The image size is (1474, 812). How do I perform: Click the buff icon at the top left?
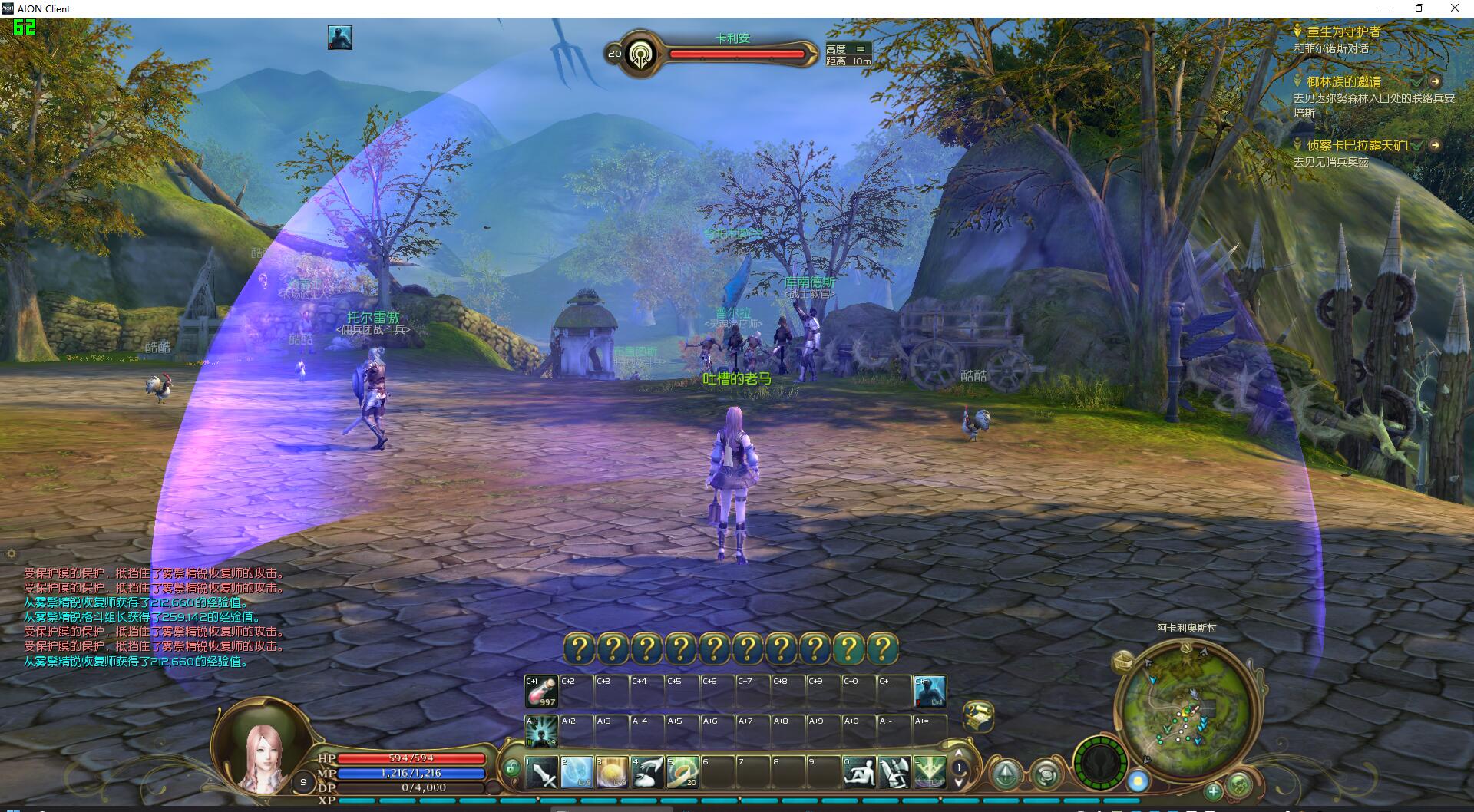(340, 38)
